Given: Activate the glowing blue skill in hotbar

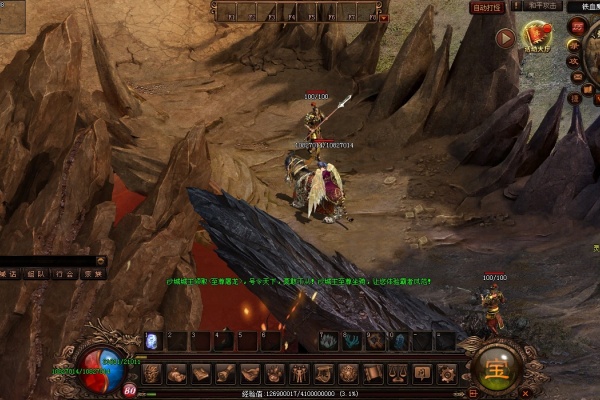Looking at the screenshot, I should [153, 341].
